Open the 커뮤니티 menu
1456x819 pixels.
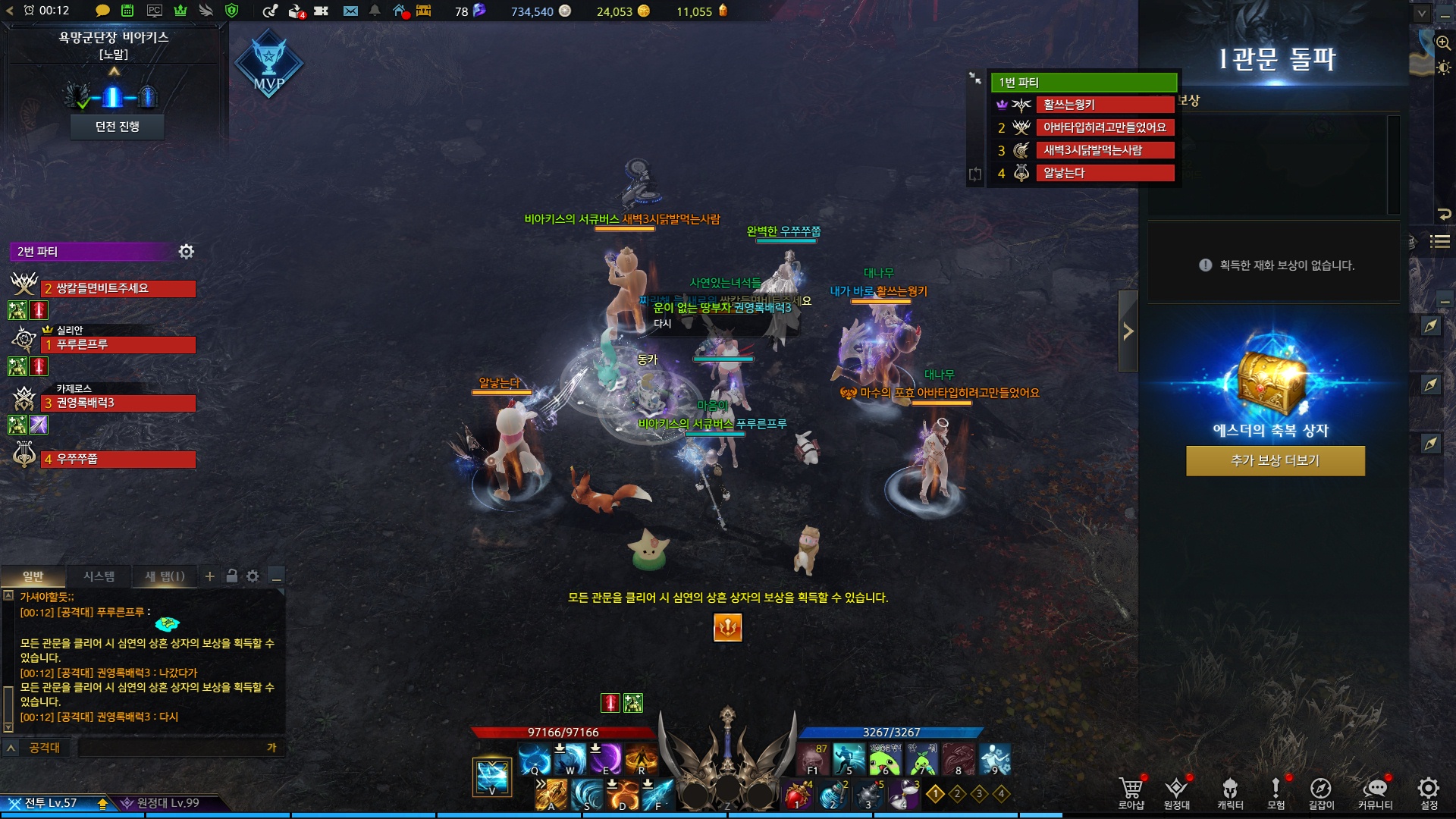[x=1375, y=792]
